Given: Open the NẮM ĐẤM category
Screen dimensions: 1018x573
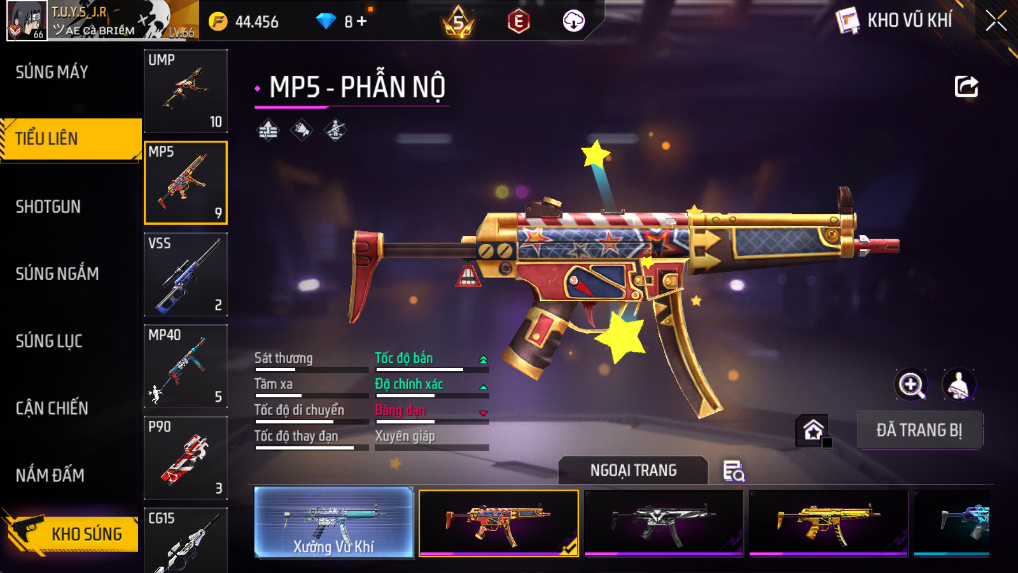Looking at the screenshot, I should pos(50,475).
